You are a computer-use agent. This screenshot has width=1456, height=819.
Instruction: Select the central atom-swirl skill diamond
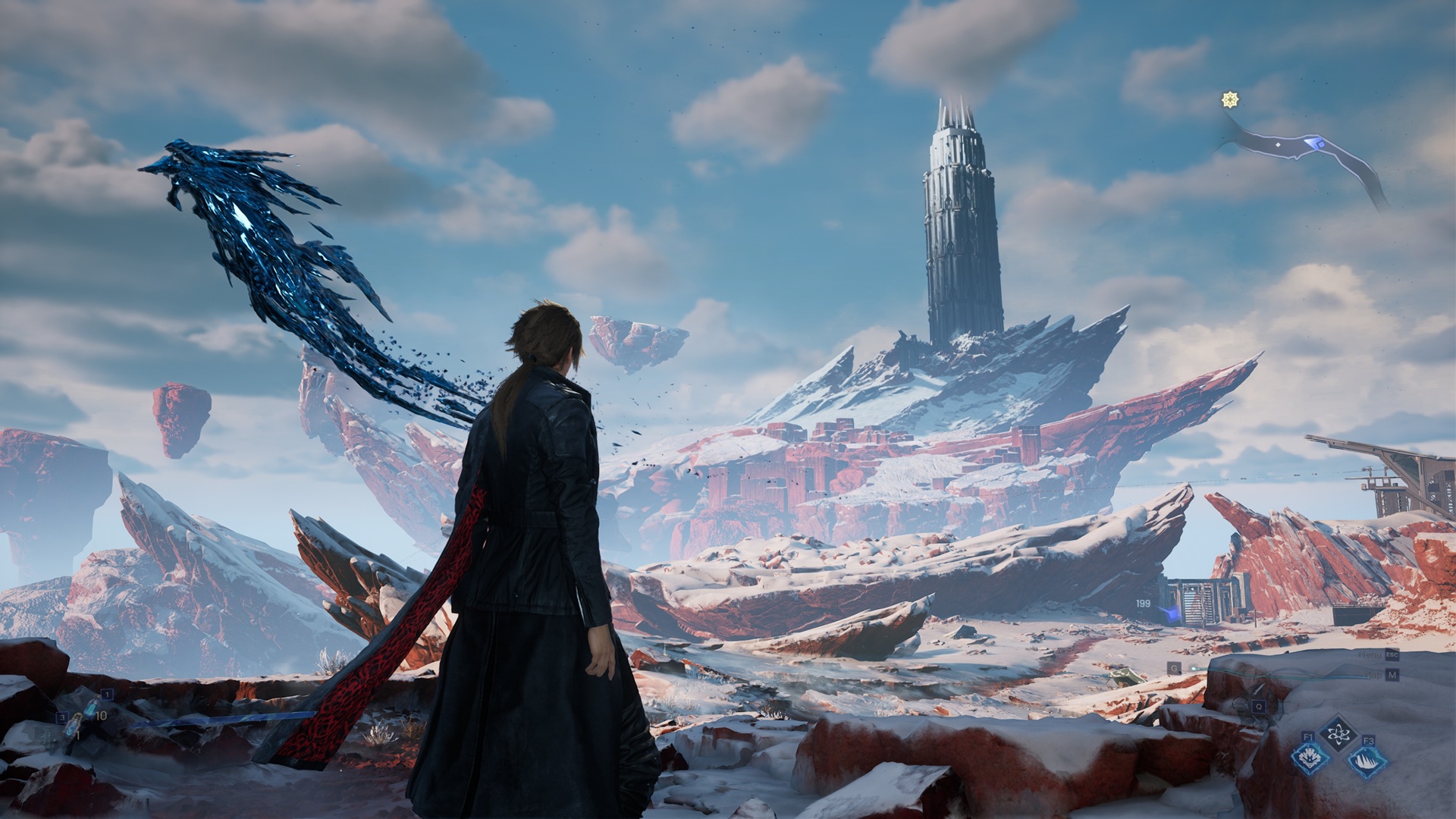(1338, 734)
